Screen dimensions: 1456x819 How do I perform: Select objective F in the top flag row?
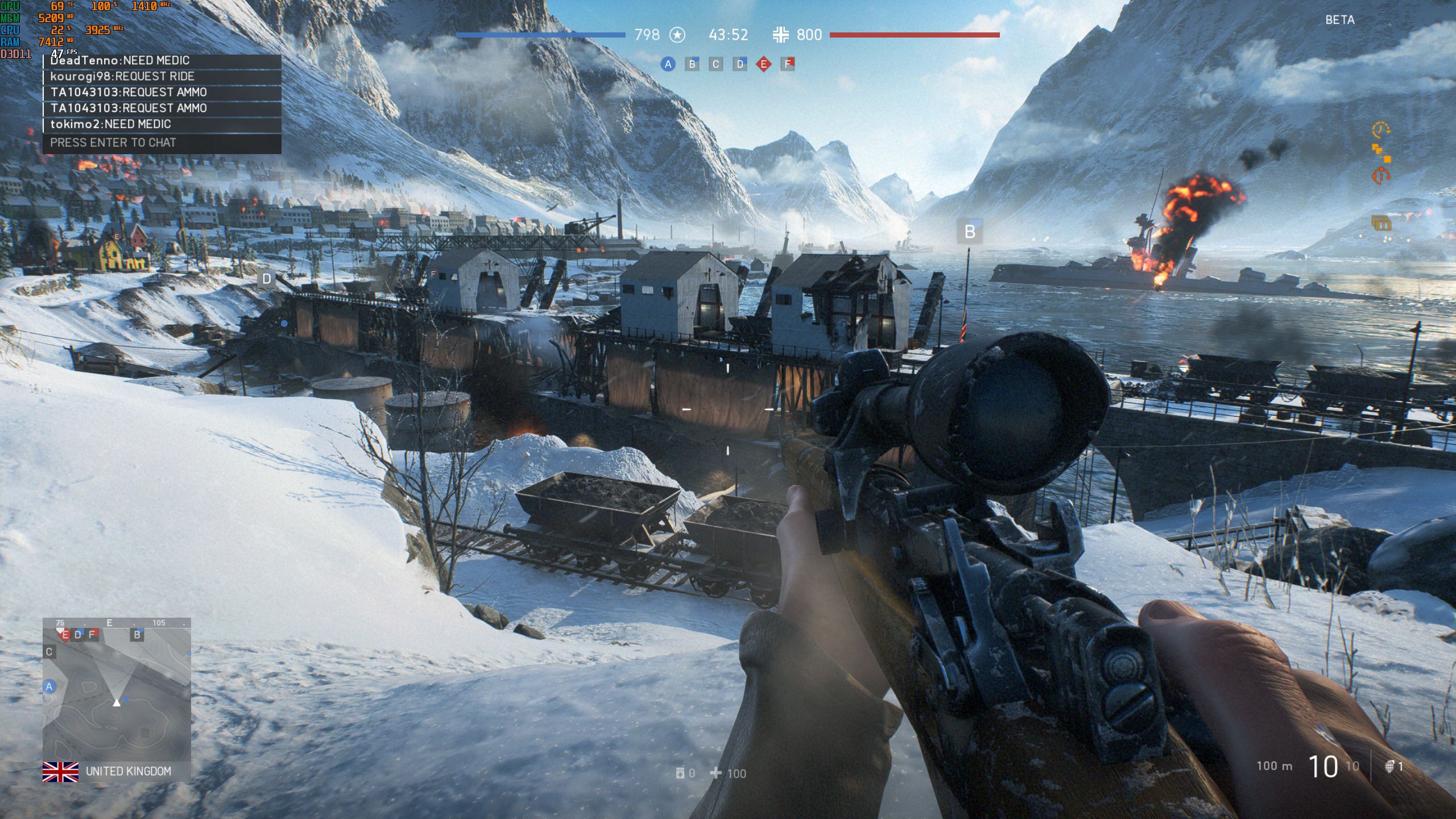(788, 64)
